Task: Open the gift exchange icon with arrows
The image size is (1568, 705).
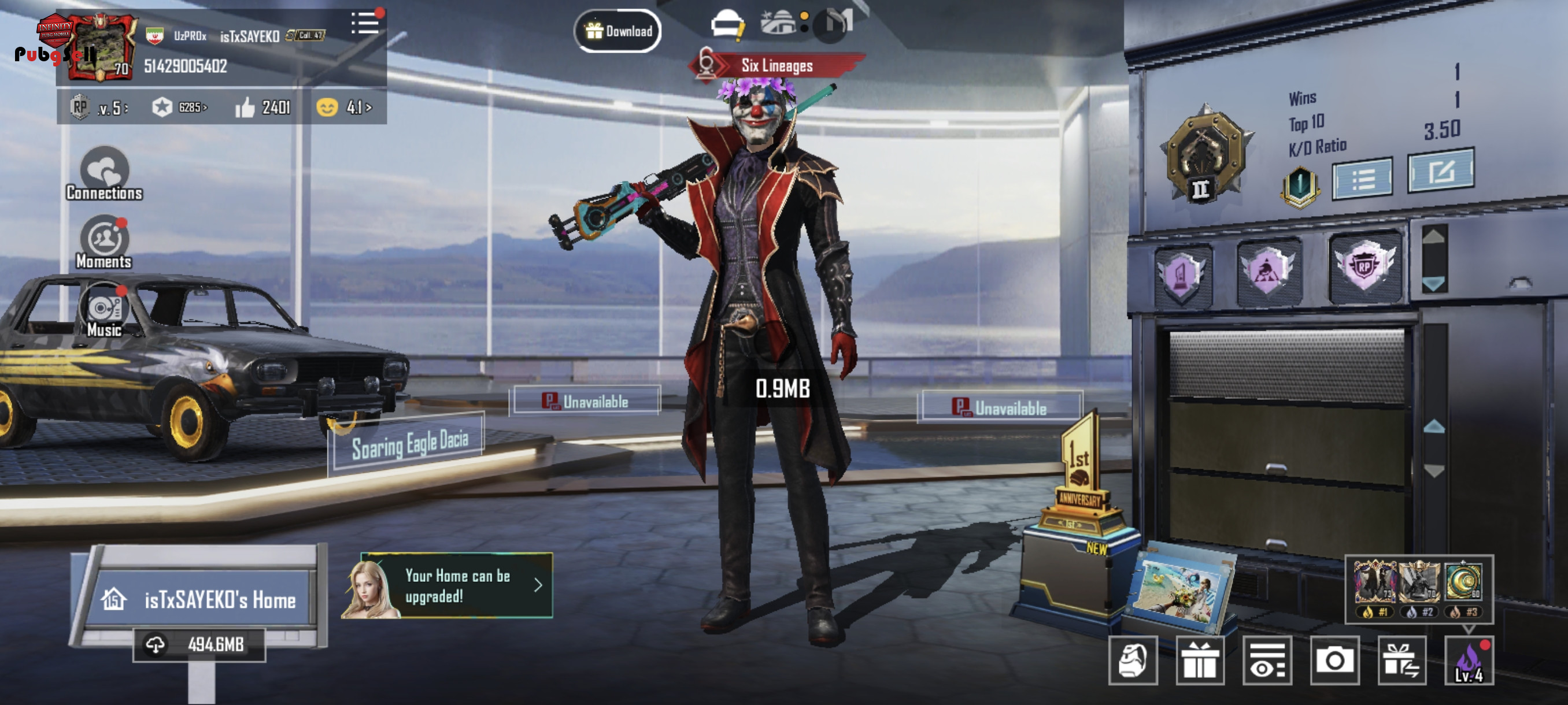Action: click(1402, 661)
